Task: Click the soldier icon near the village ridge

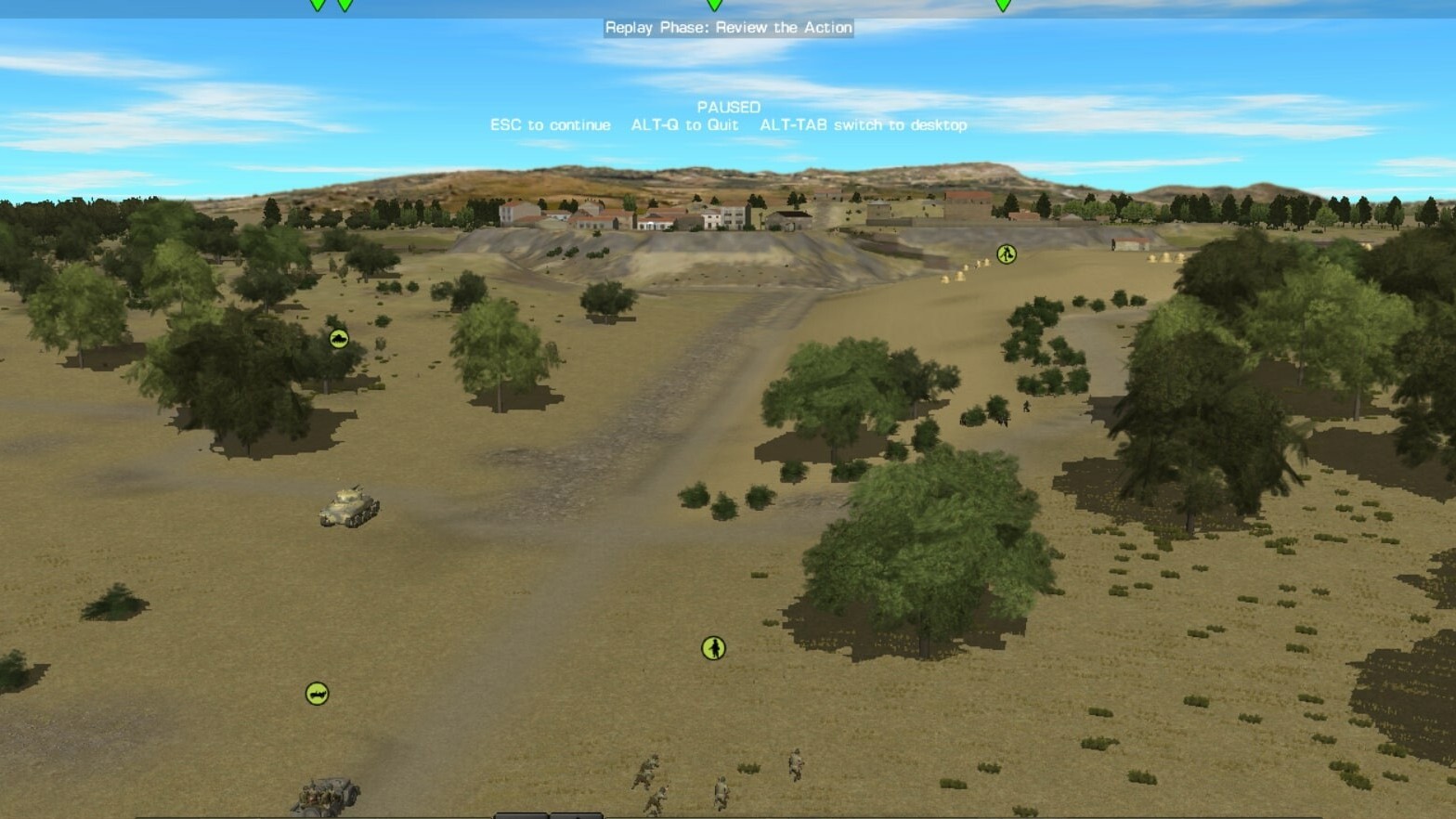Action: 1006,253
